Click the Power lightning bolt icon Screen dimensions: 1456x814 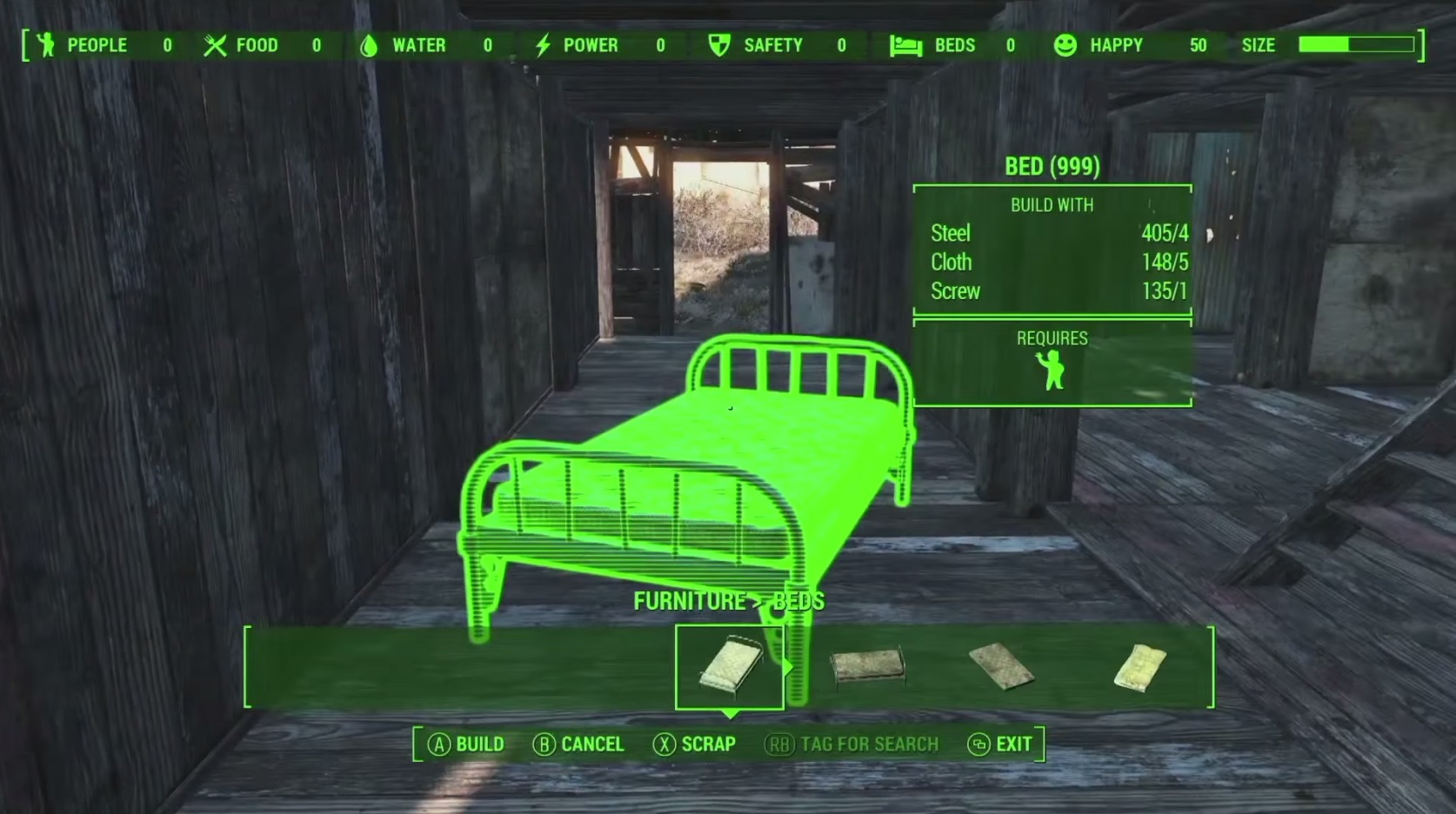pos(545,45)
